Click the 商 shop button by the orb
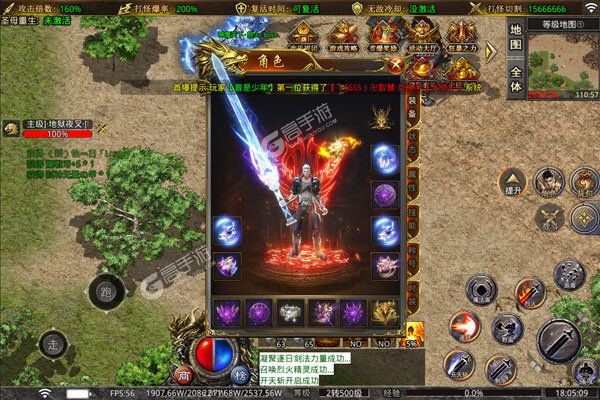Image resolution: width=600 pixels, height=400 pixels. [184, 375]
